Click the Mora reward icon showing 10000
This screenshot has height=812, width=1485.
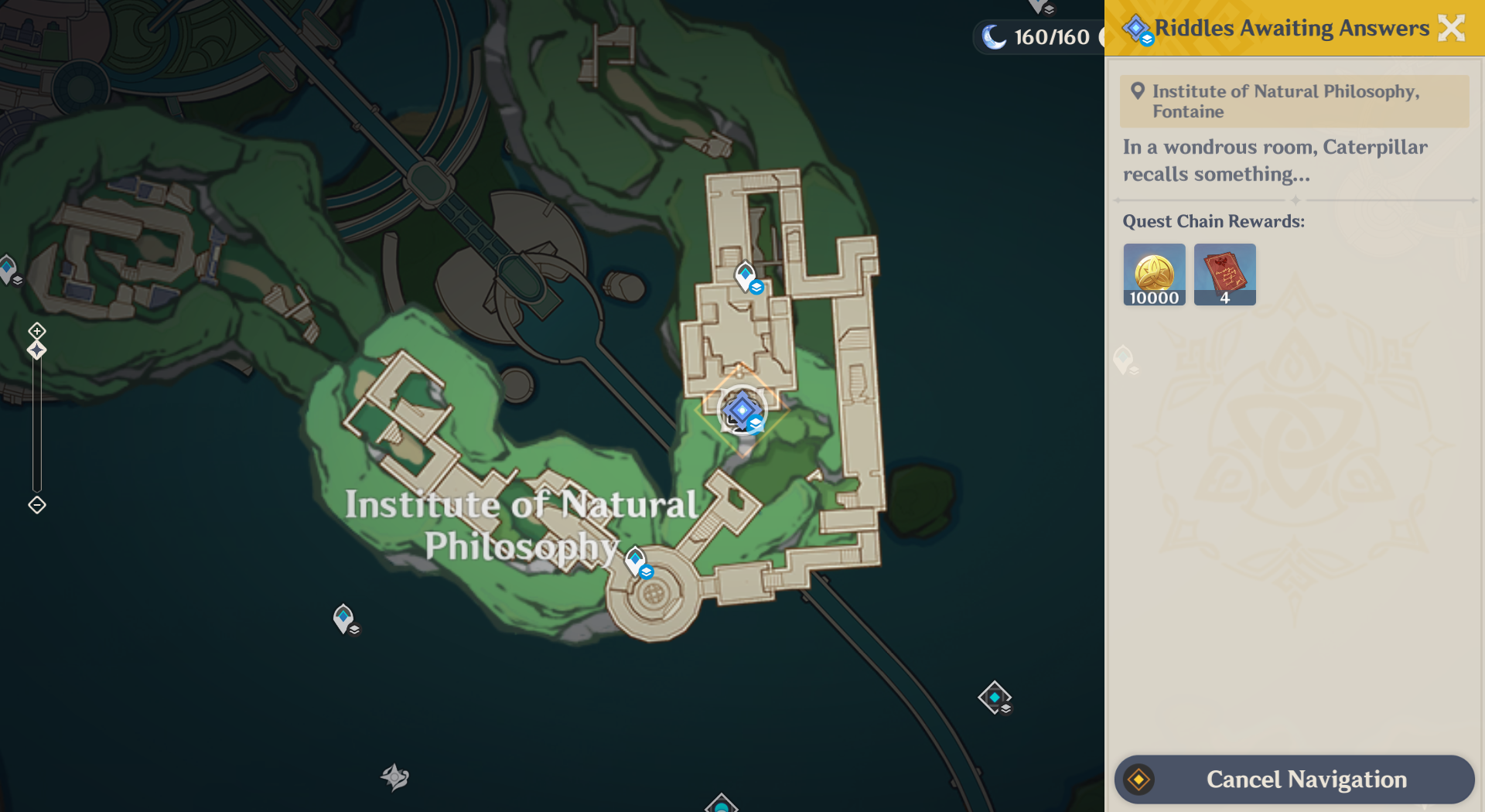1153,275
